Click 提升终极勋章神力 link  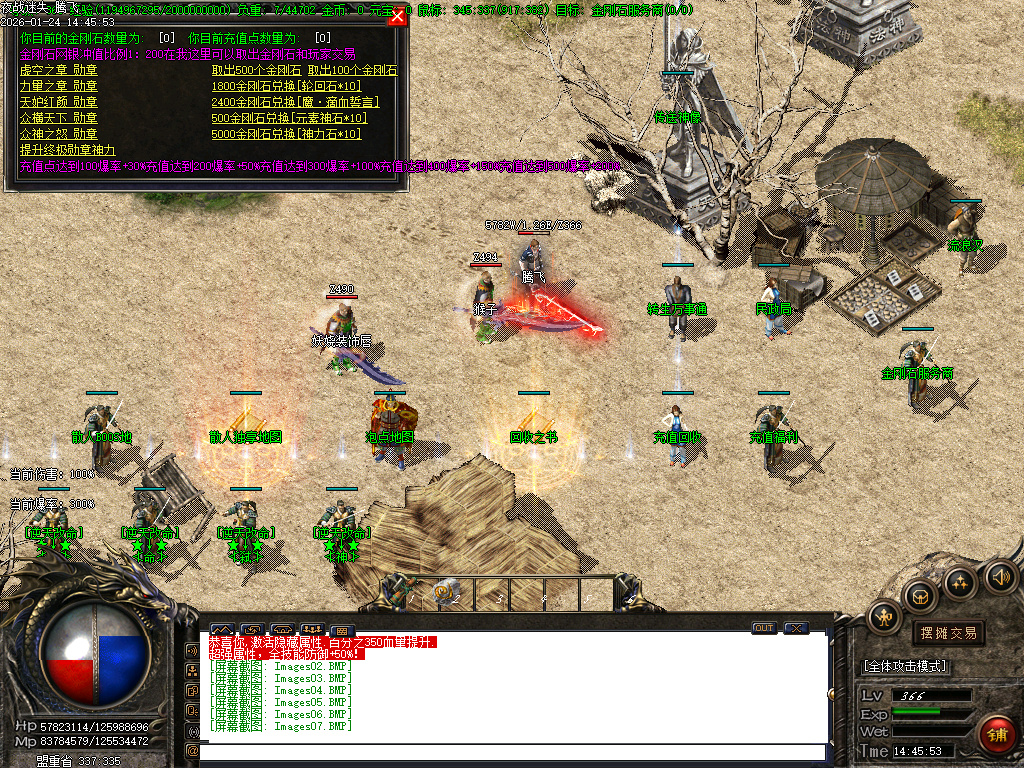click(x=67, y=149)
